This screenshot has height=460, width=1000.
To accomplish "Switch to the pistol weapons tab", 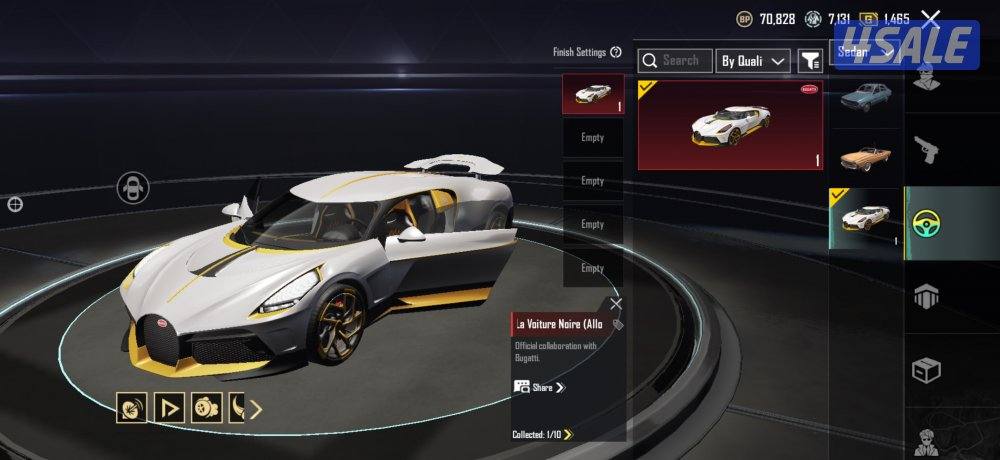I will coord(929,151).
